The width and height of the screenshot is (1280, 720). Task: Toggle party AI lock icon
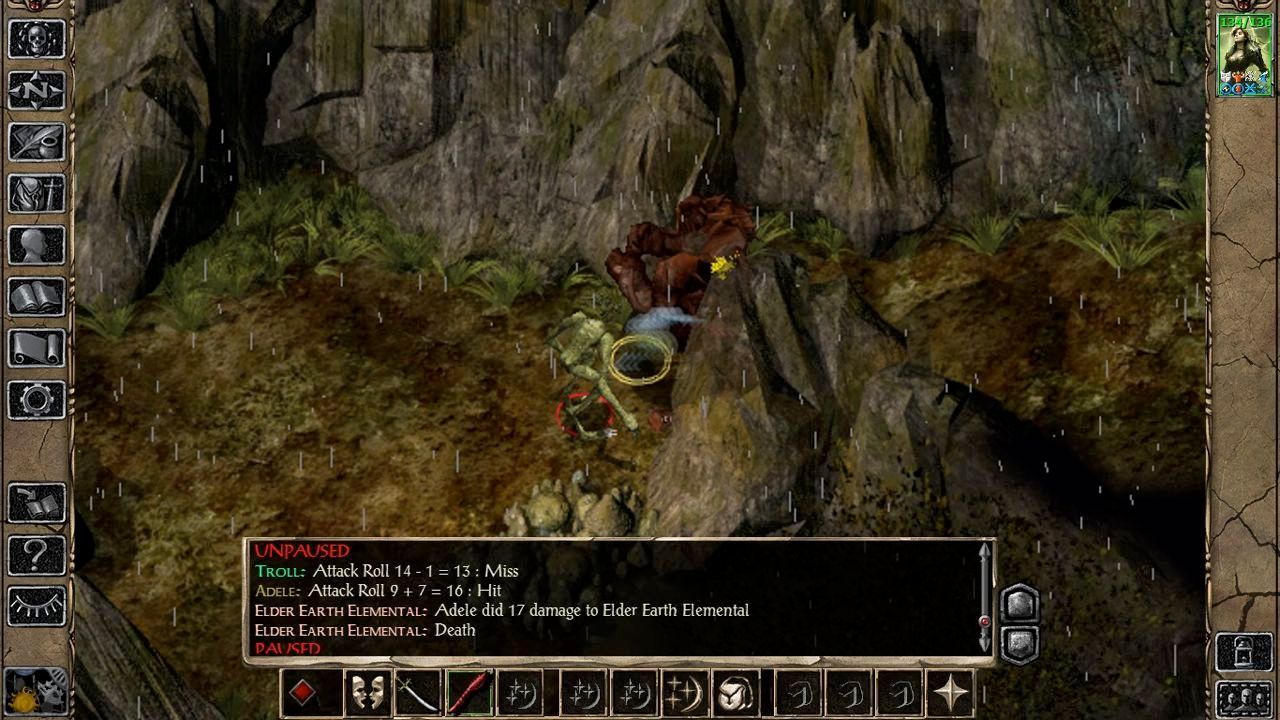tap(1244, 652)
